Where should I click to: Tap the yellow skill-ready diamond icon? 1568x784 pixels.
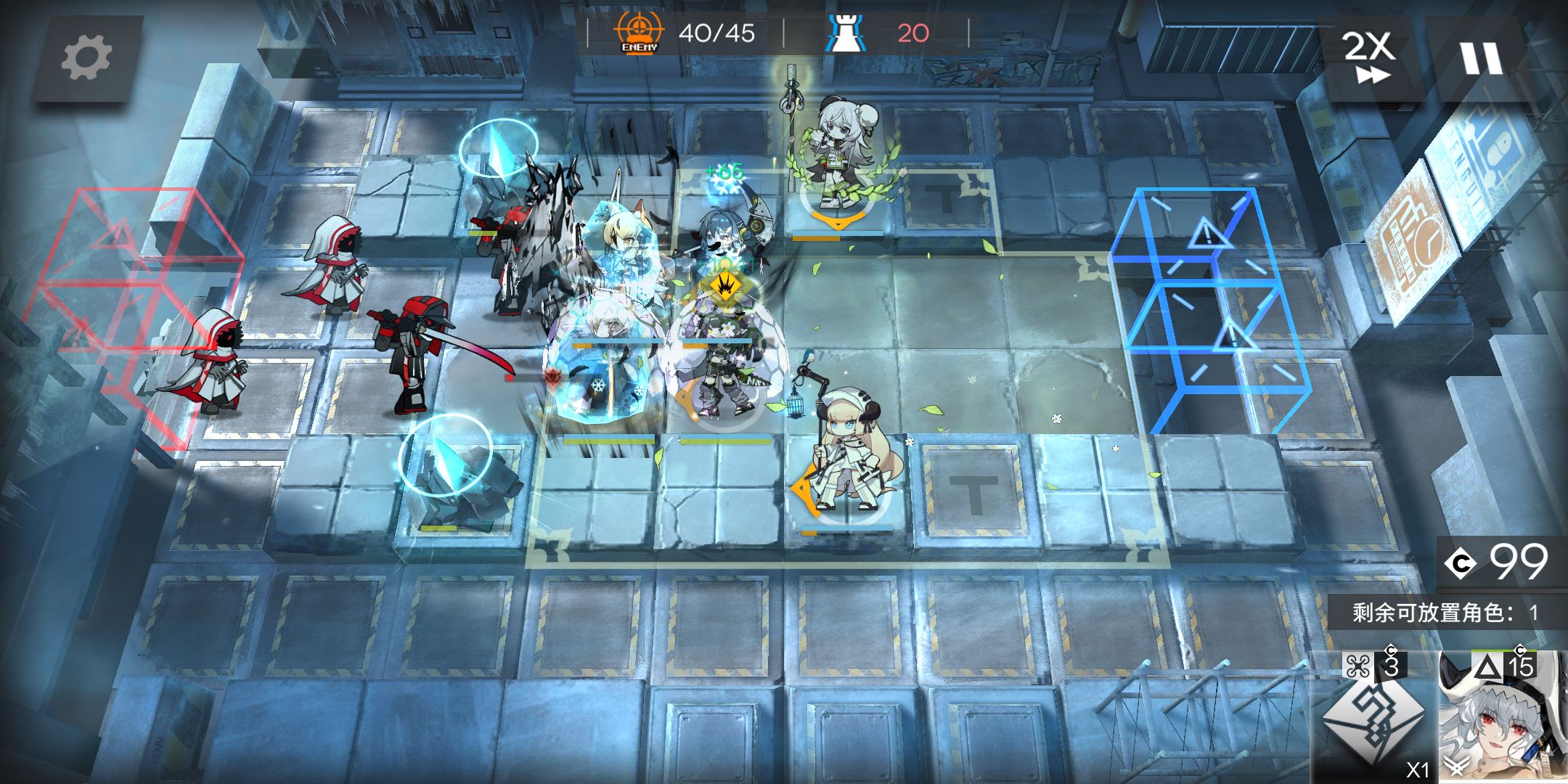[724, 287]
